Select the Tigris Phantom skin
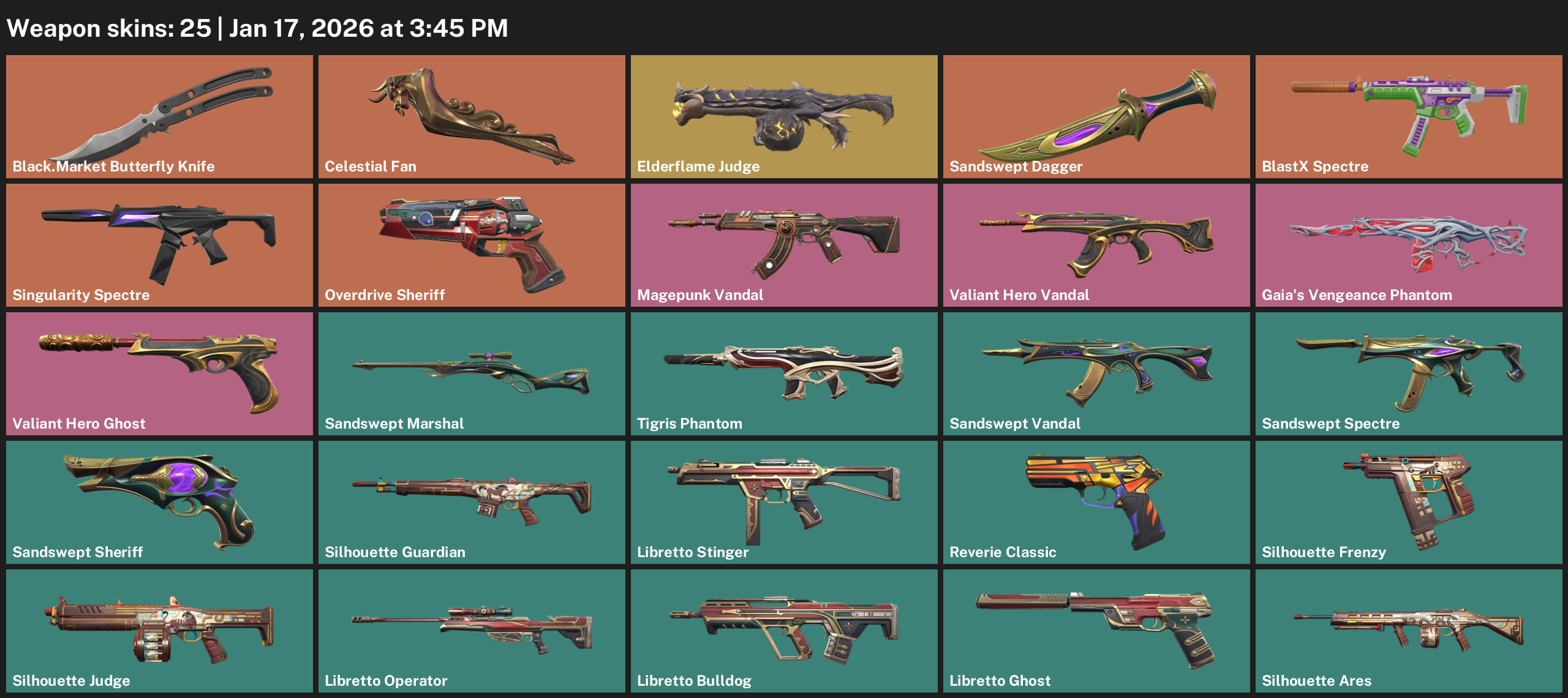Screen dimensions: 1568x698 click(784, 373)
